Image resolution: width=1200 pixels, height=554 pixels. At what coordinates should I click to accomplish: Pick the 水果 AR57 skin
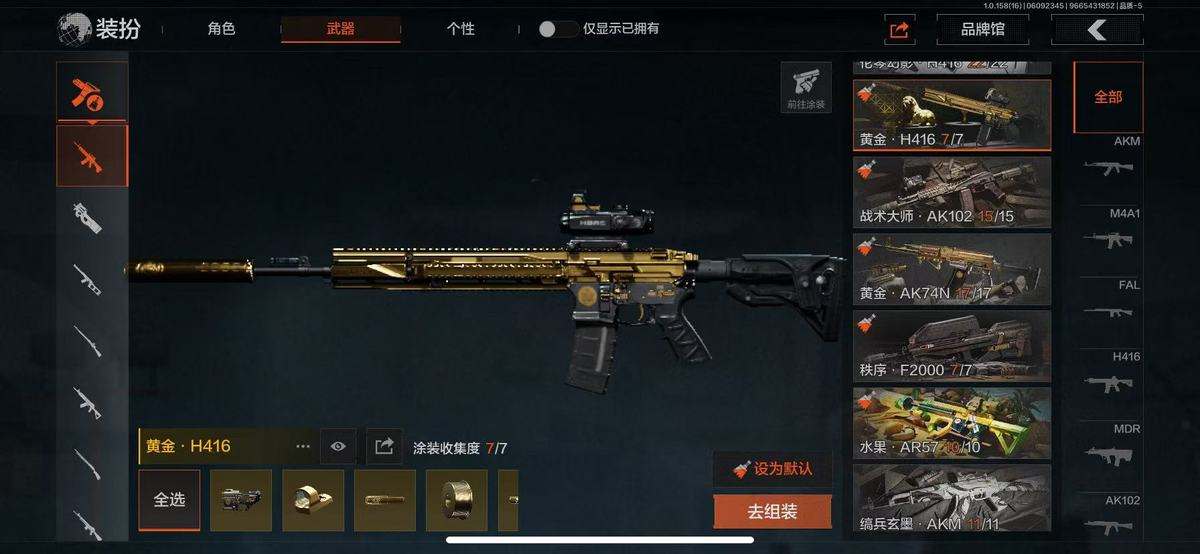coord(951,423)
